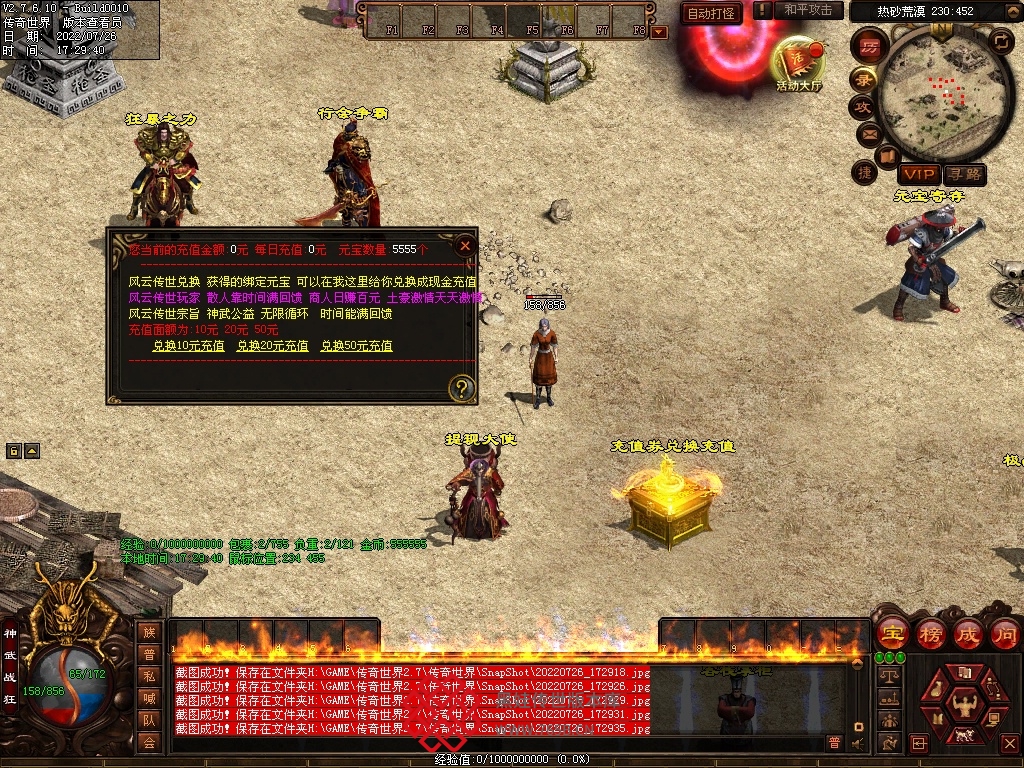Show the 榜 ranking button
This screenshot has width=1024, height=768.
pyautogui.click(x=930, y=634)
